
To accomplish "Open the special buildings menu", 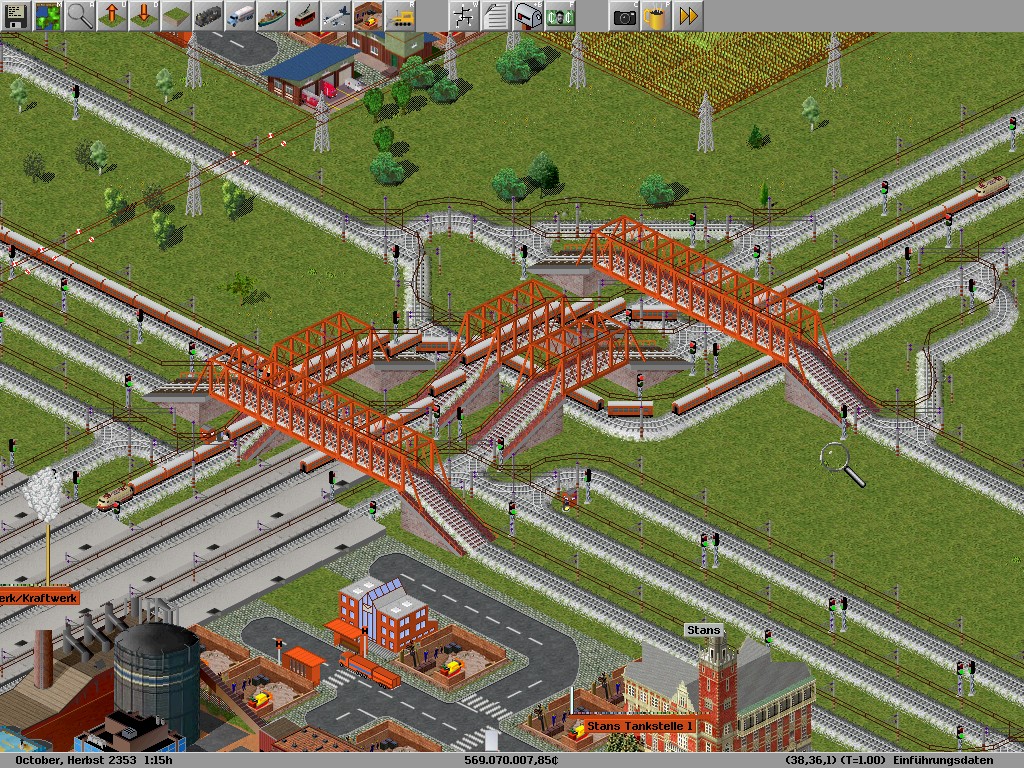I will pyautogui.click(x=367, y=15).
